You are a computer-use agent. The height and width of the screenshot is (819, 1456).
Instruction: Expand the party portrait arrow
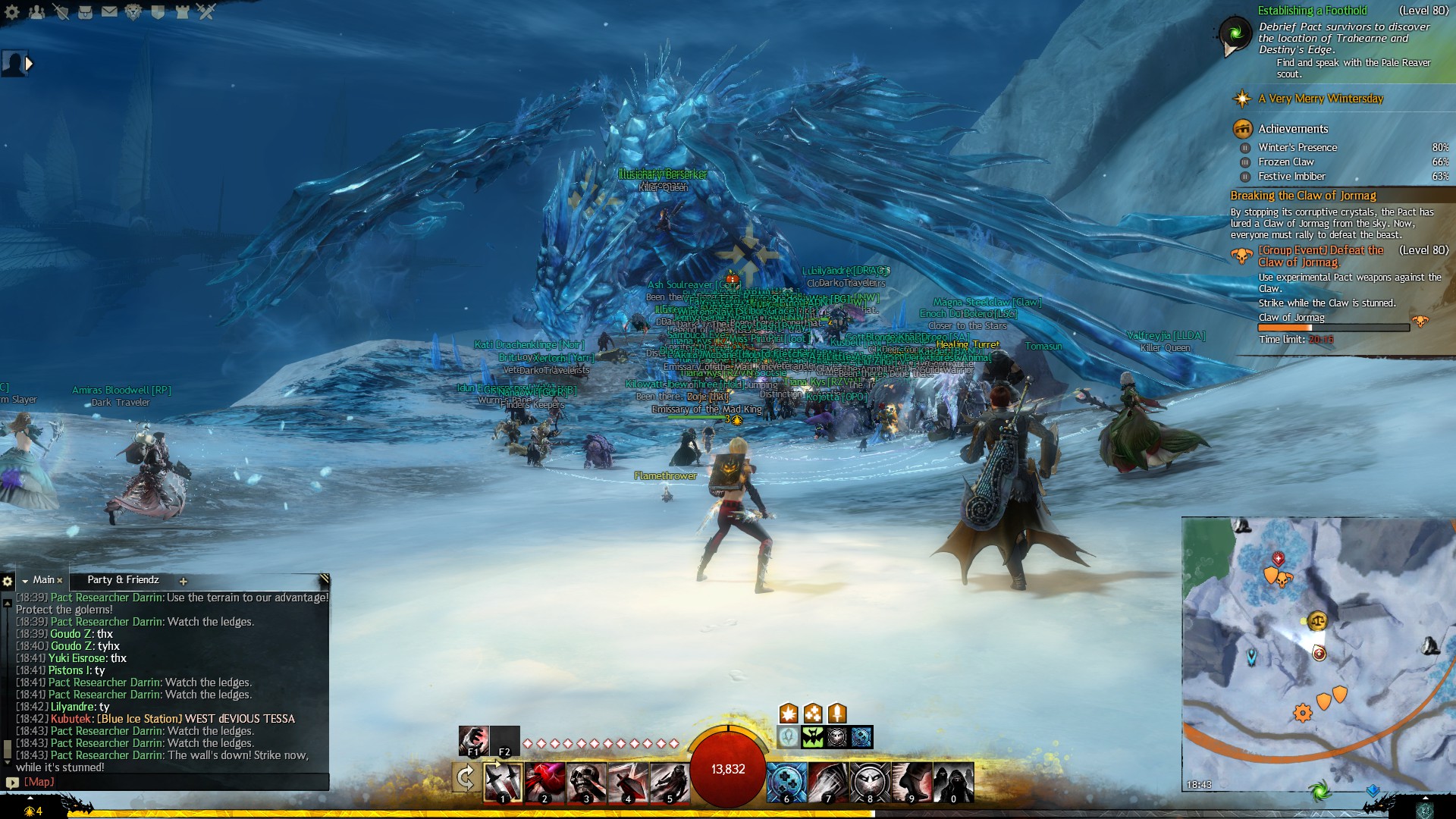pyautogui.click(x=30, y=64)
